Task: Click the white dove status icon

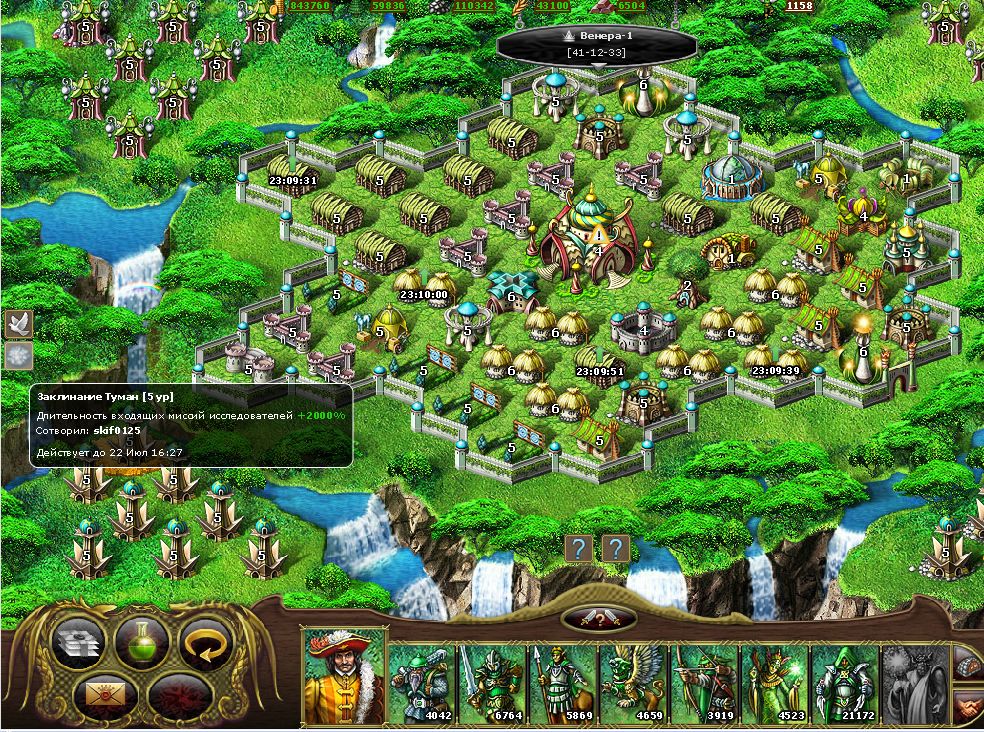Action: (19, 322)
